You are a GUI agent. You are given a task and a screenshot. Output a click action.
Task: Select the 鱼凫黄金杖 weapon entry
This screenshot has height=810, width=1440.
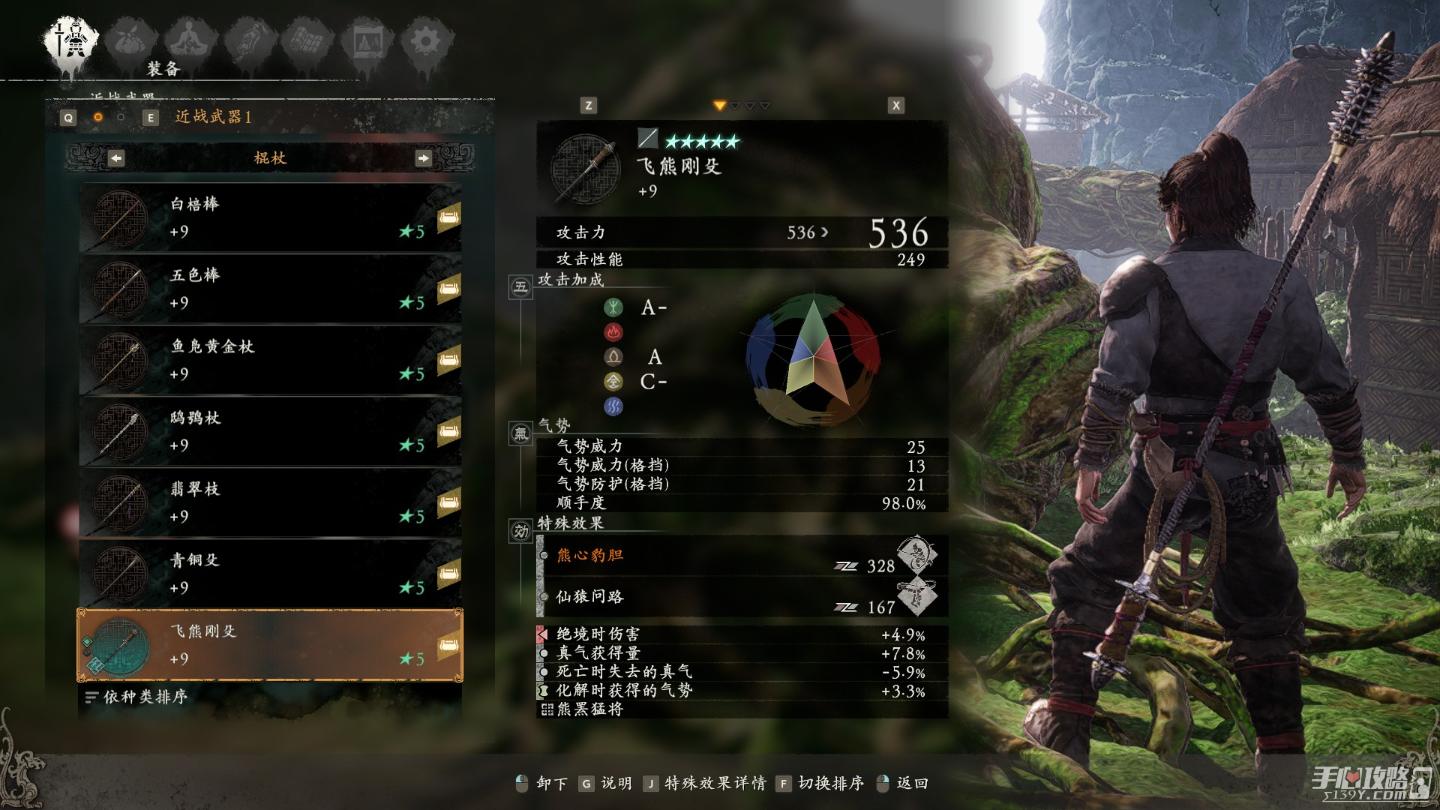click(x=270, y=360)
